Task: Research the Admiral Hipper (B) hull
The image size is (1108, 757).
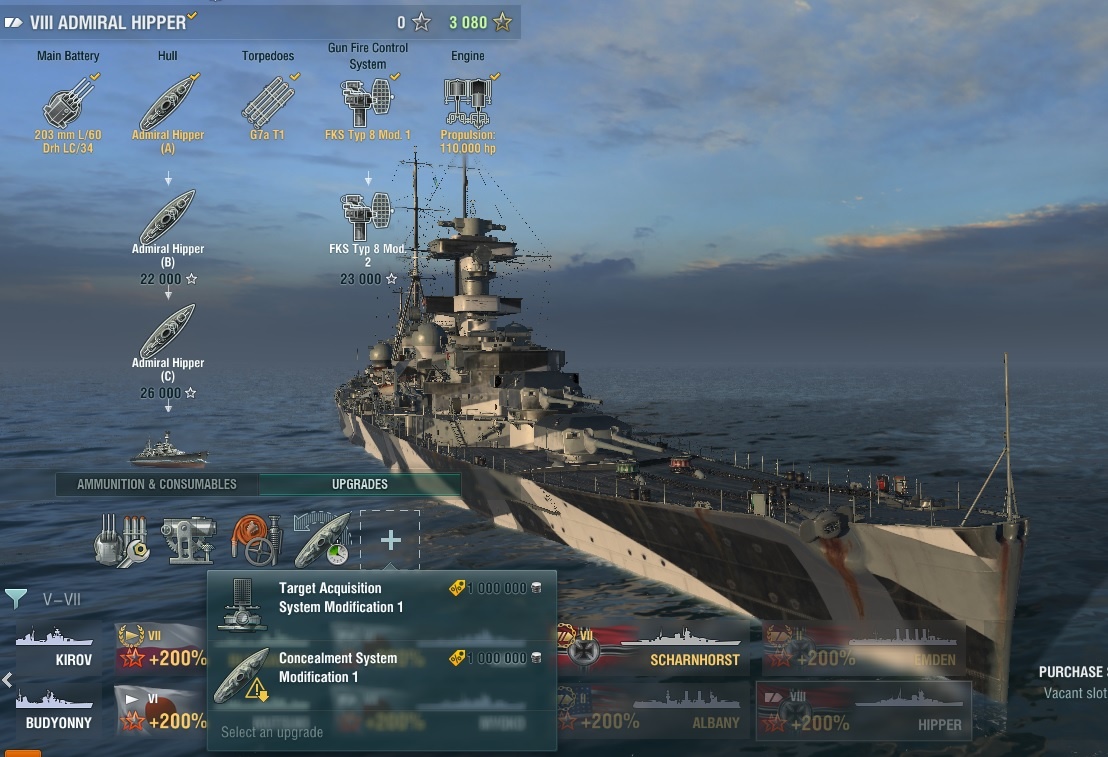Action: click(168, 219)
